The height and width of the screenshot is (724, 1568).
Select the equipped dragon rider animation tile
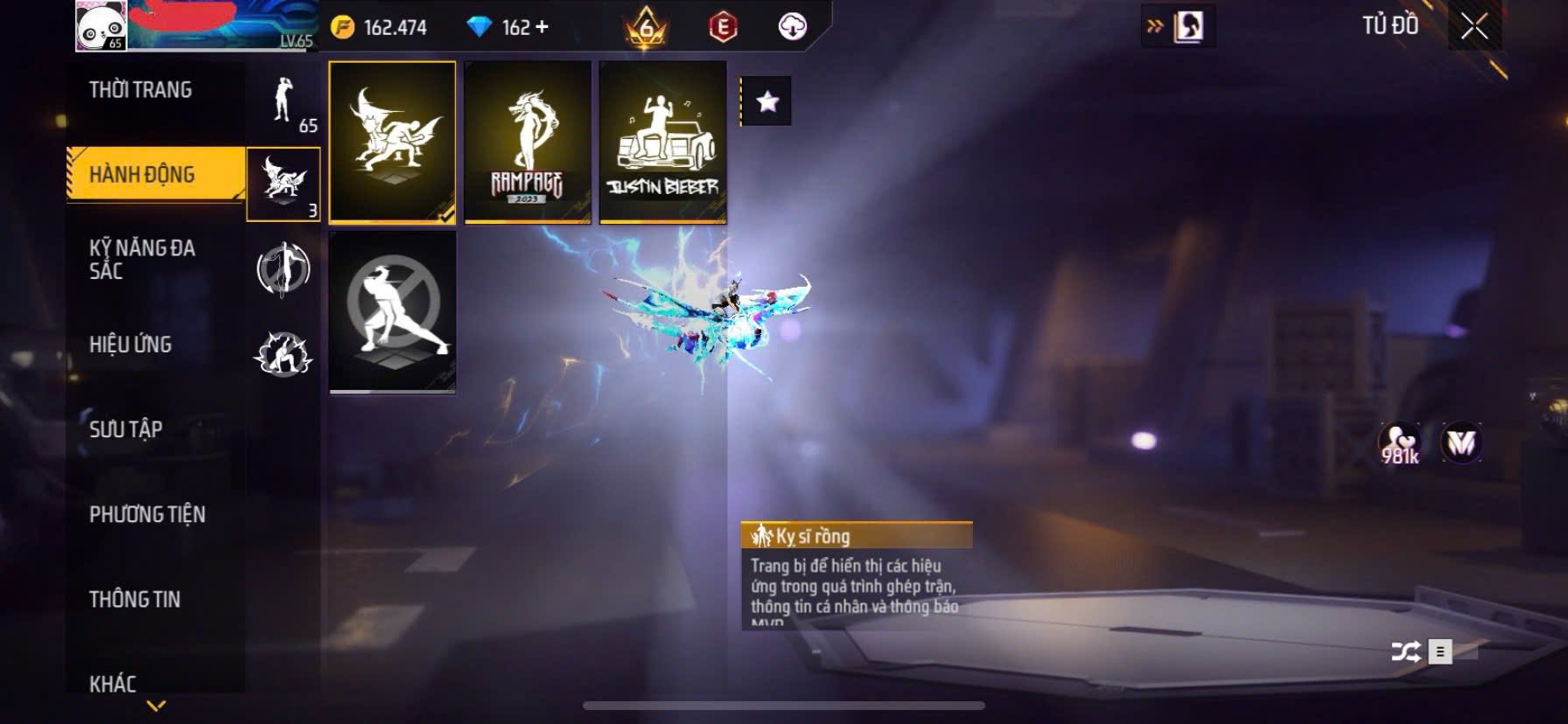[392, 142]
